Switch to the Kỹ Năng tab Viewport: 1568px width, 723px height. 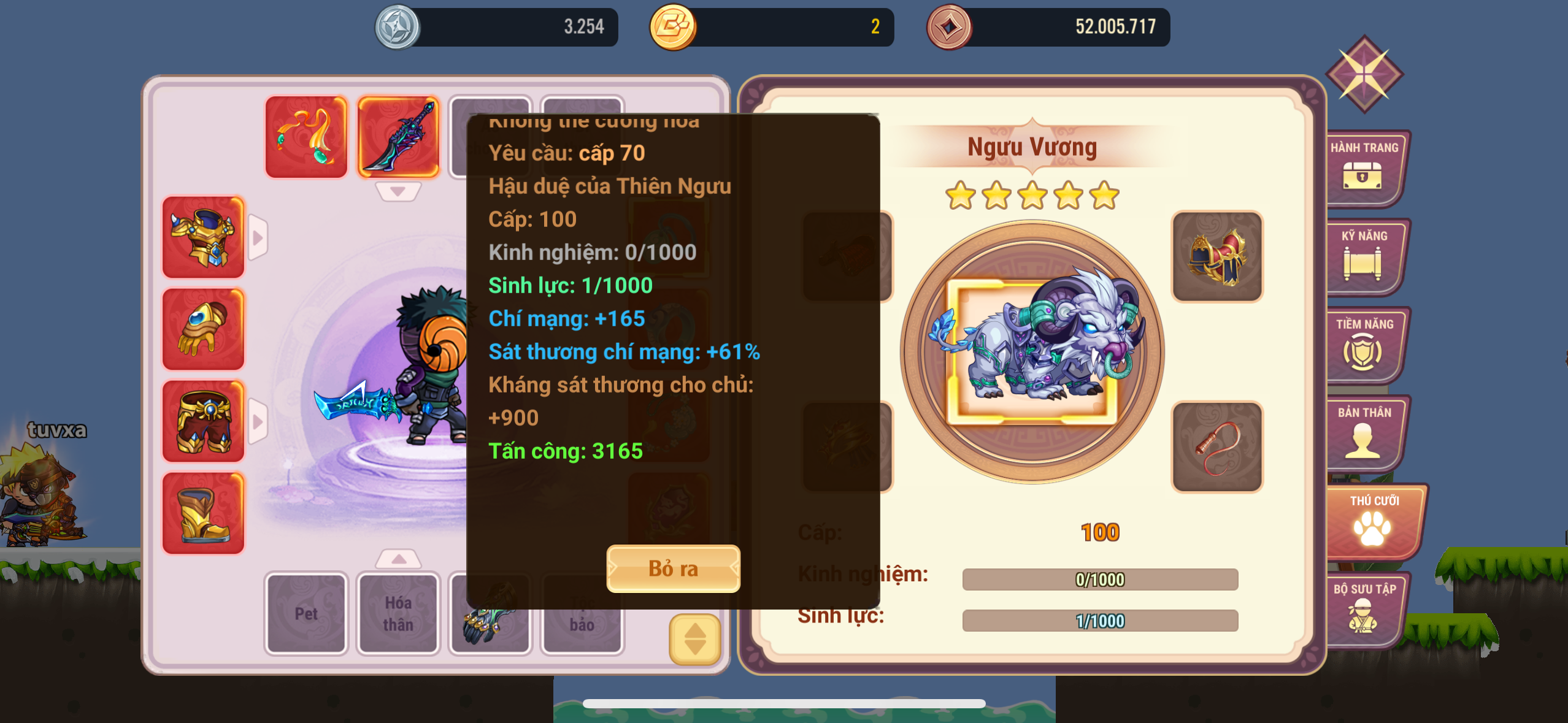click(x=1364, y=256)
